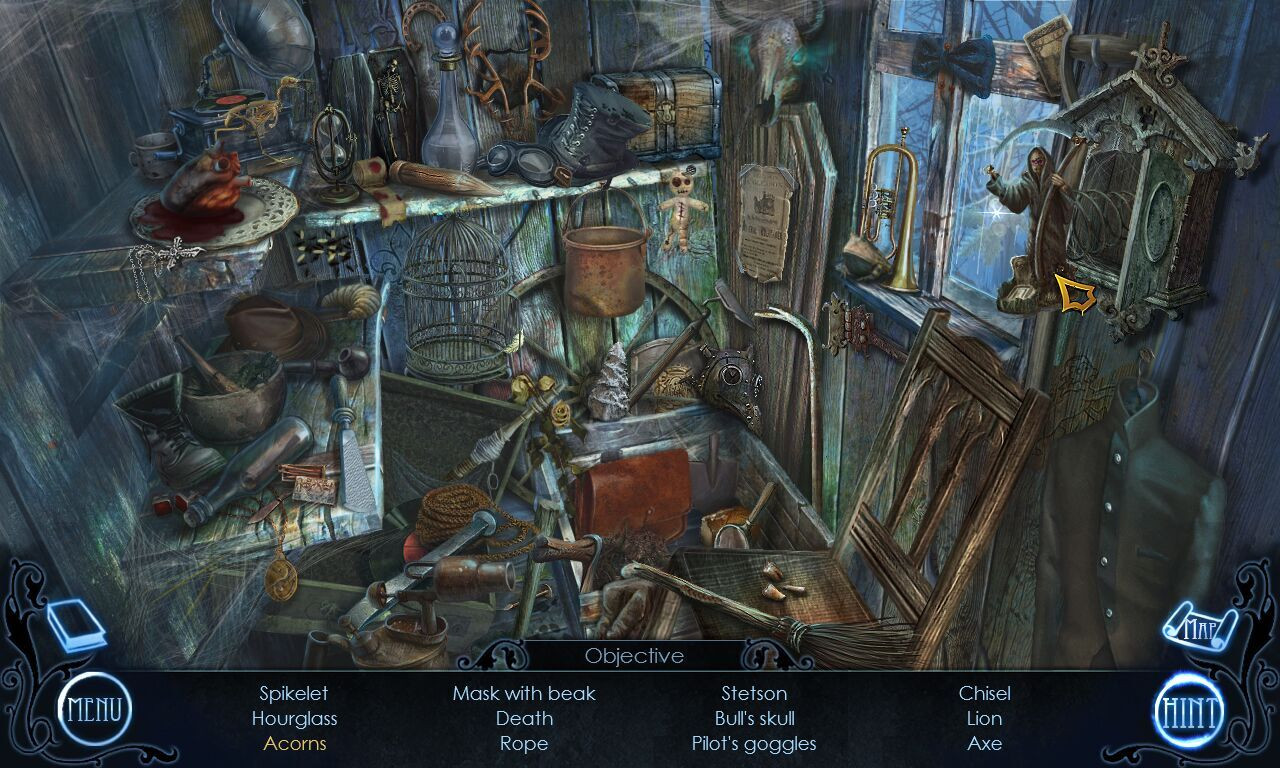Use the Hint button
The image size is (1280, 768).
[x=1188, y=712]
